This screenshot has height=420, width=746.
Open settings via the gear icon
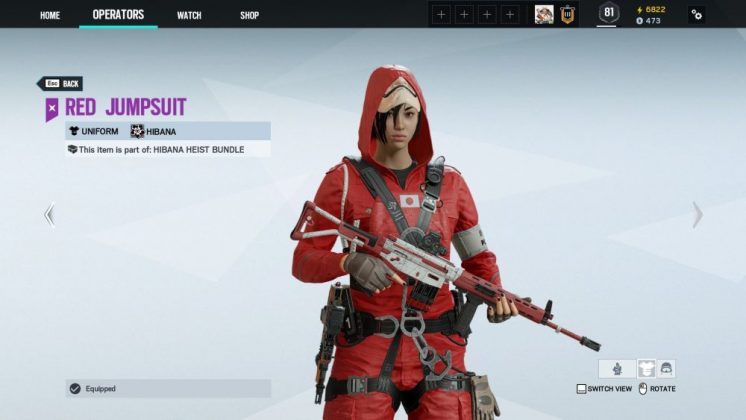pyautogui.click(x=696, y=15)
